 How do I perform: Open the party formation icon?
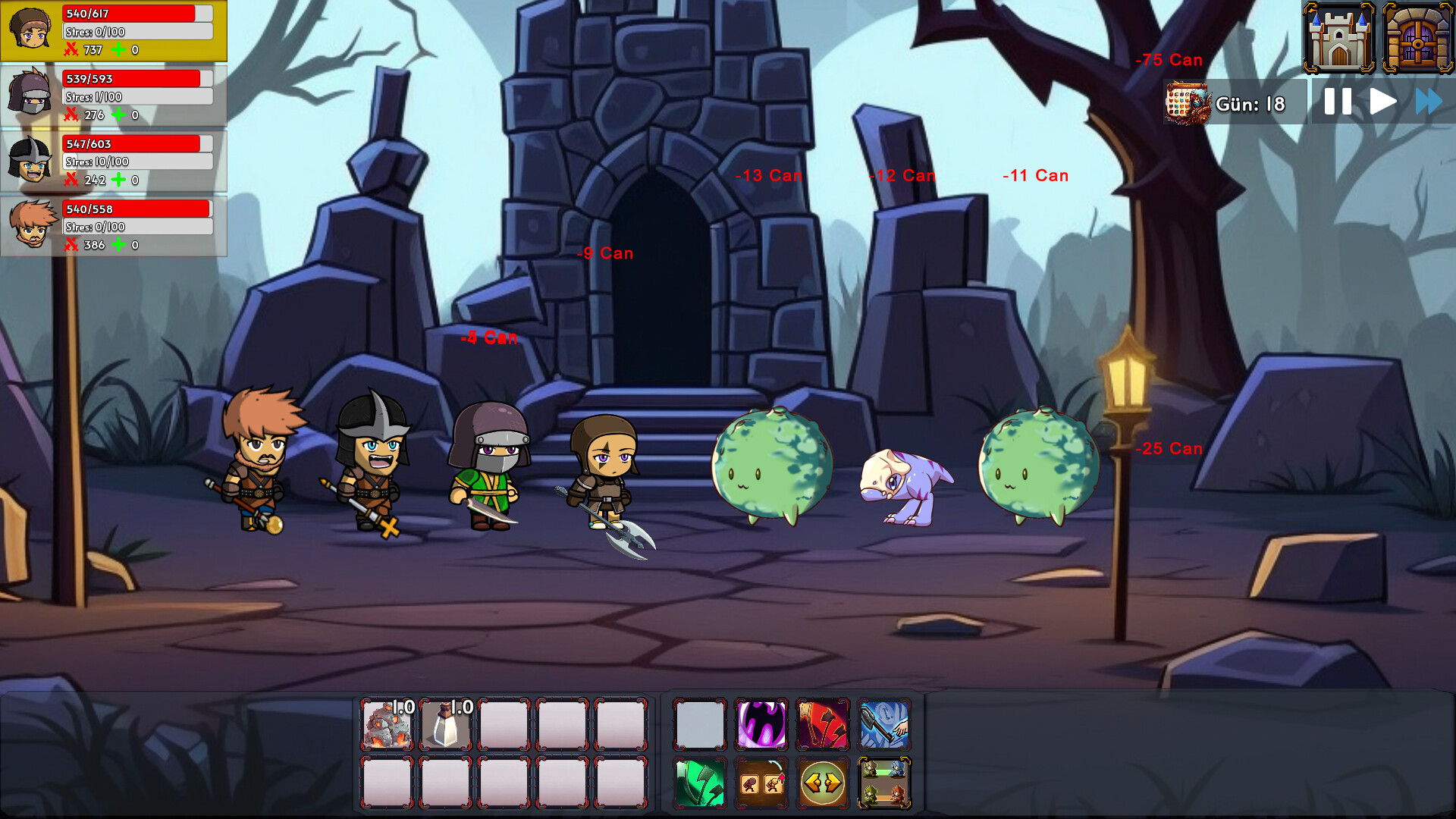(884, 783)
